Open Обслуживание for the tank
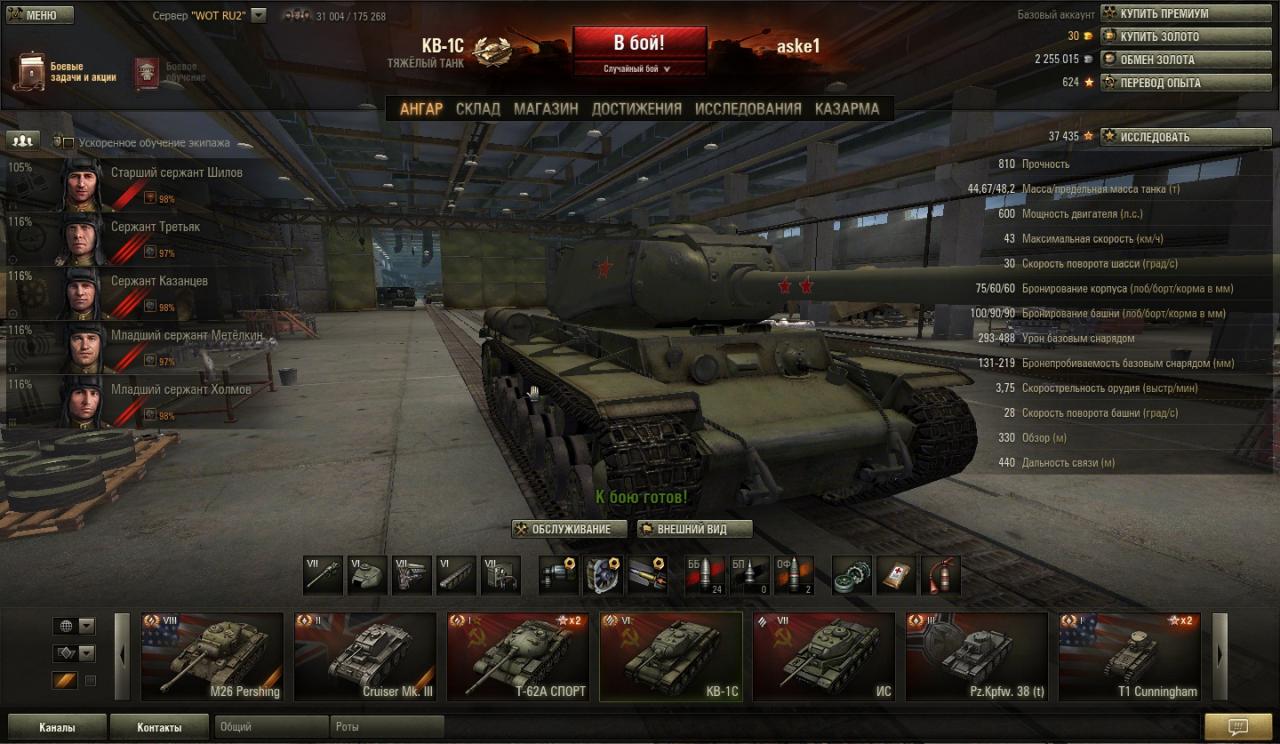The width and height of the screenshot is (1280, 744). coord(570,529)
